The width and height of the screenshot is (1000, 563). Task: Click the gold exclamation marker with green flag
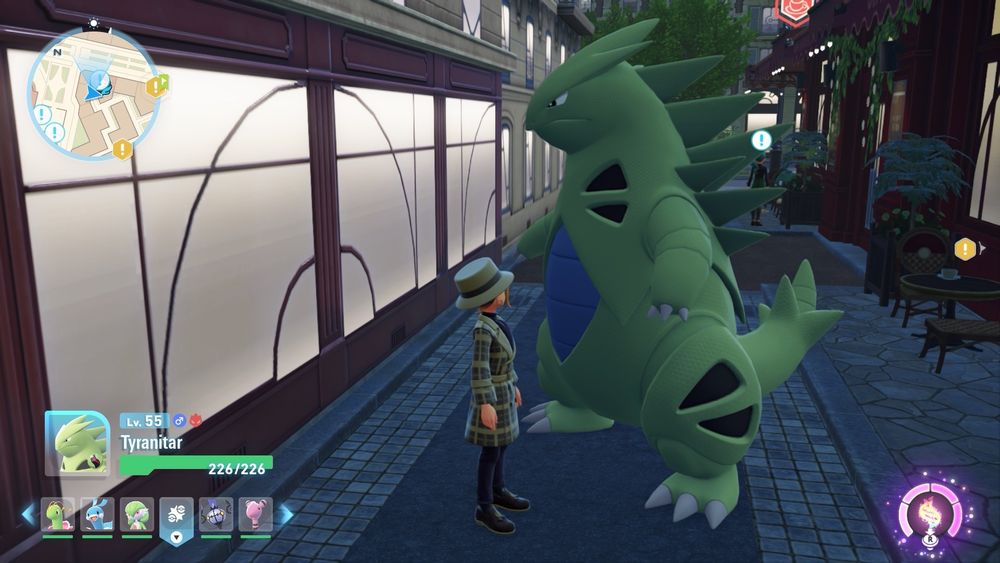pyautogui.click(x=156, y=85)
